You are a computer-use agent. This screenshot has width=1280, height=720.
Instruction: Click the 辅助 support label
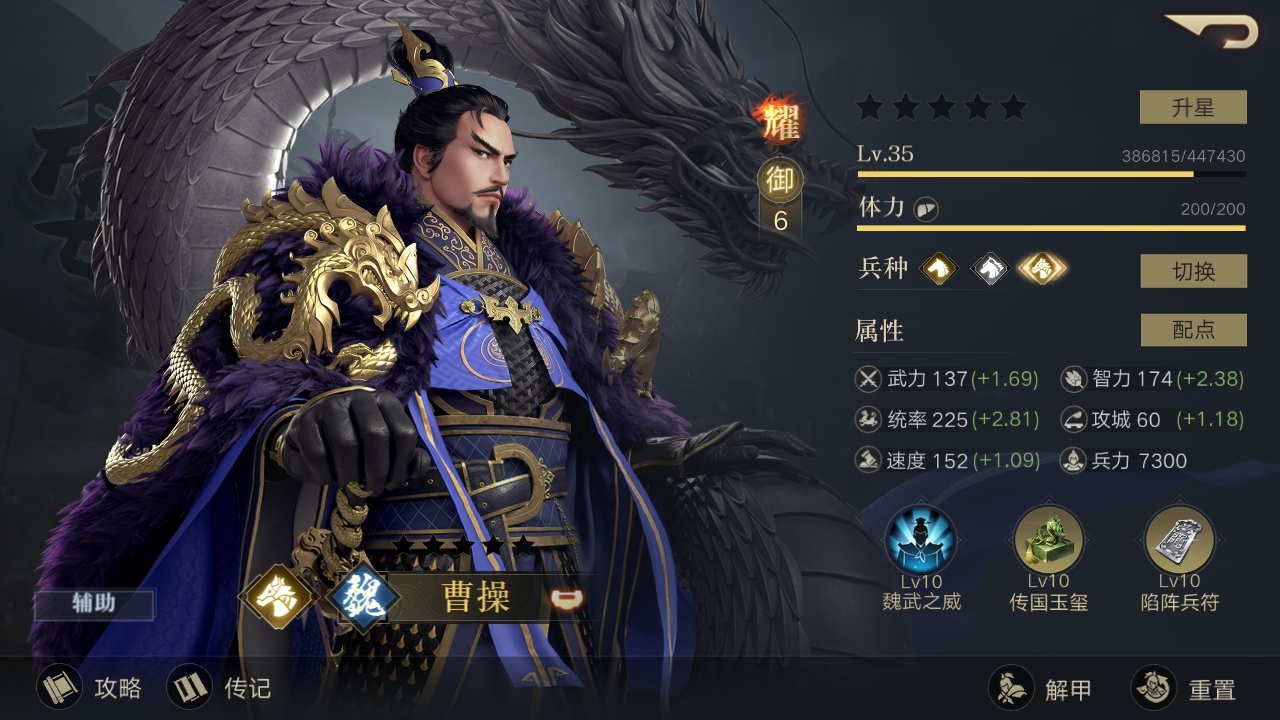pos(94,604)
